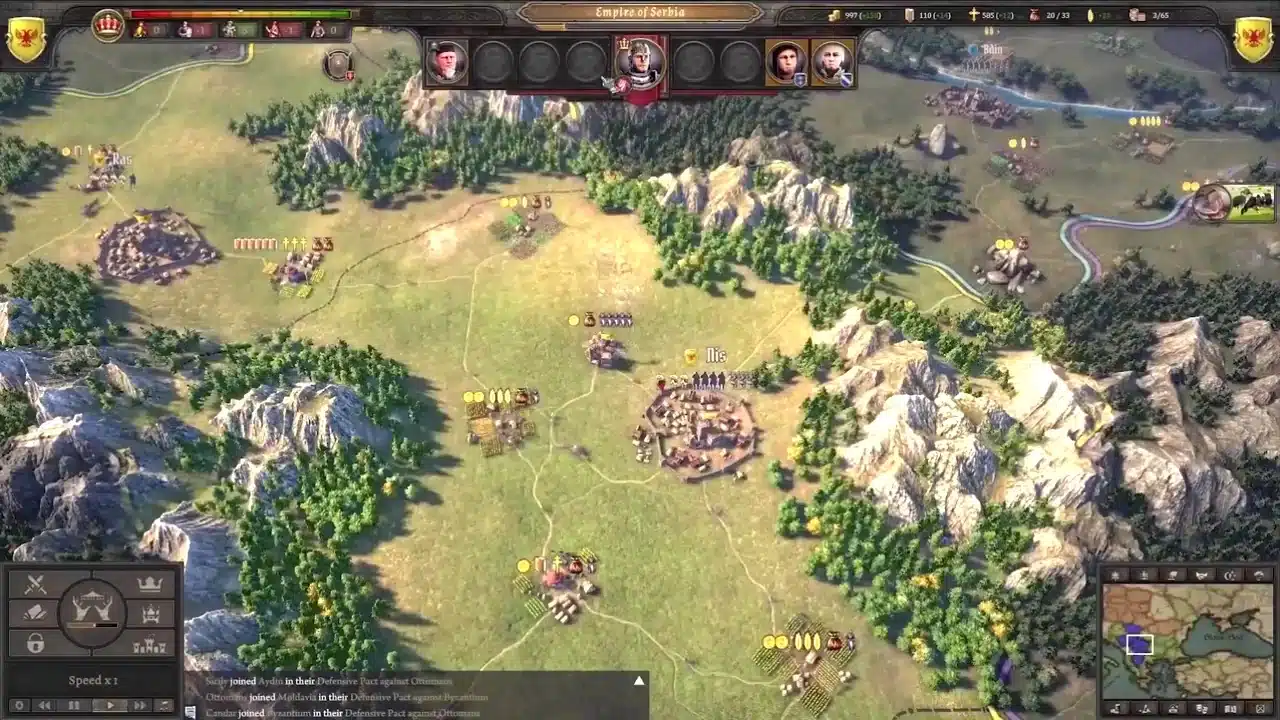Click the progress bar under the kingdom emblem
Image resolution: width=1280 pixels, height=720 pixels.
[x=92, y=625]
